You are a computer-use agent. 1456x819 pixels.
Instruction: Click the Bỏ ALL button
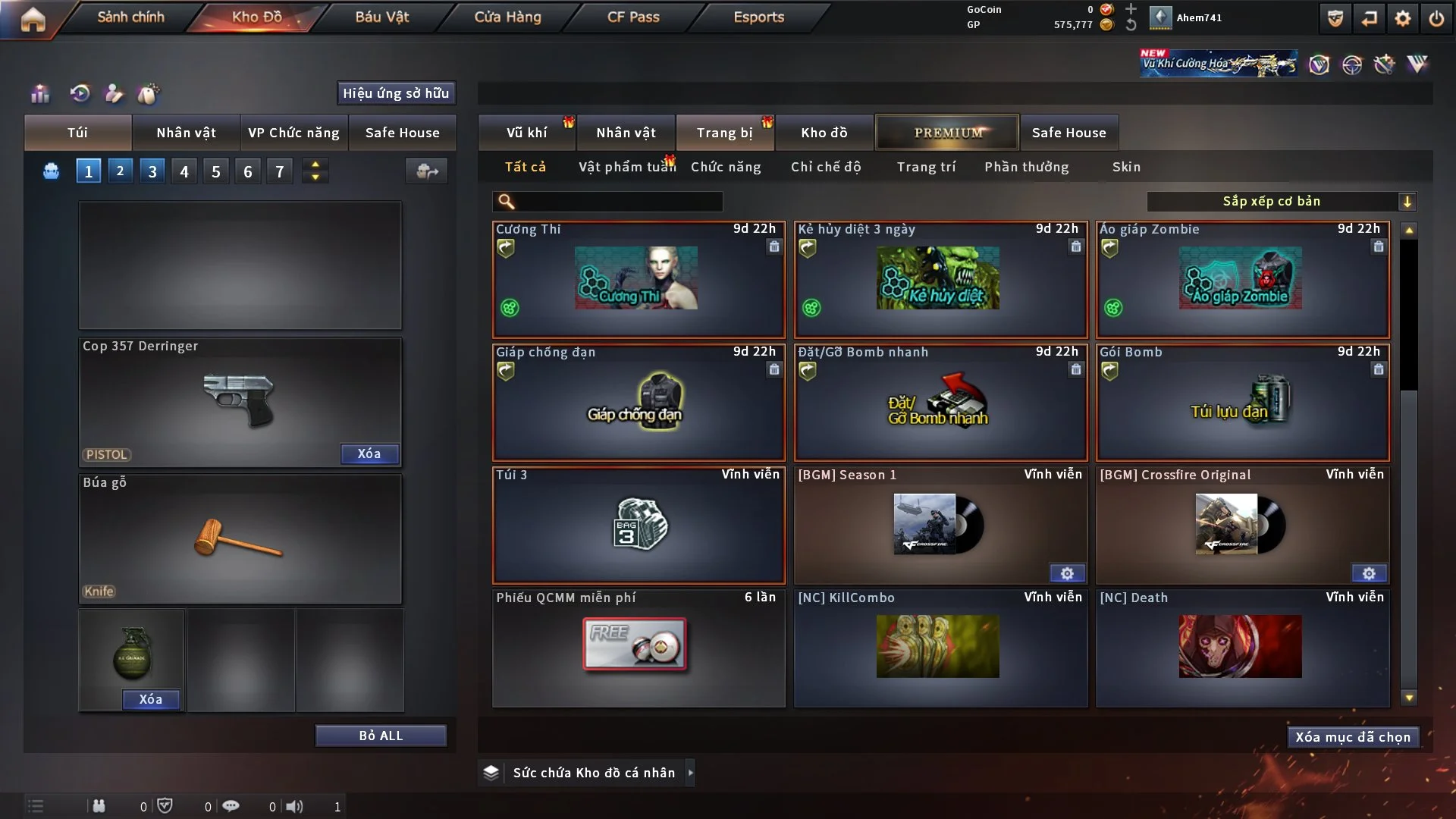pyautogui.click(x=381, y=736)
